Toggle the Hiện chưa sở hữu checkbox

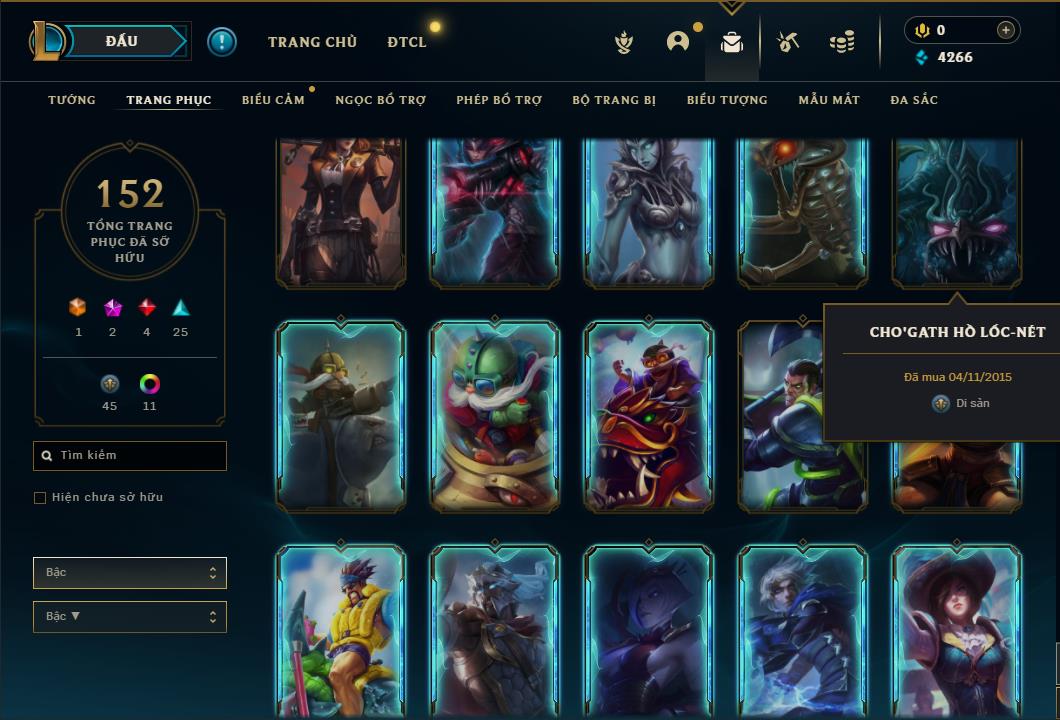click(x=40, y=498)
